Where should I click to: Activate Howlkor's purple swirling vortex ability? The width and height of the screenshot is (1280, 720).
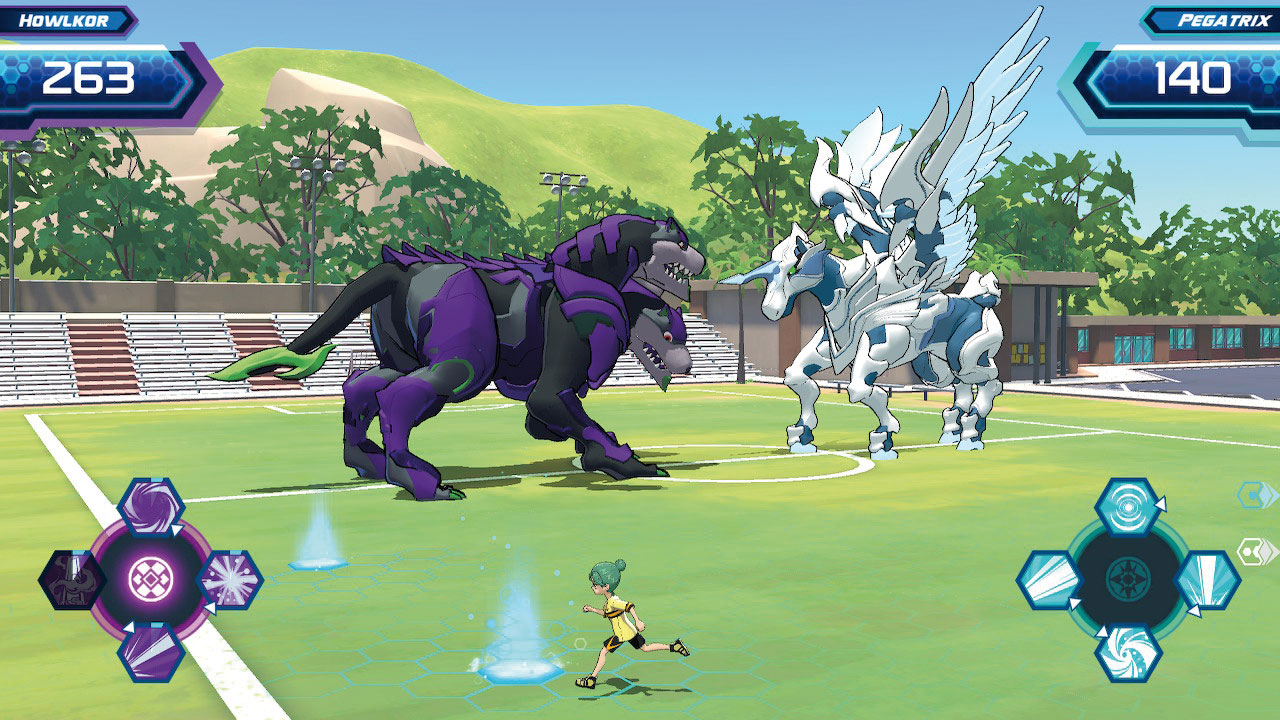(x=151, y=507)
